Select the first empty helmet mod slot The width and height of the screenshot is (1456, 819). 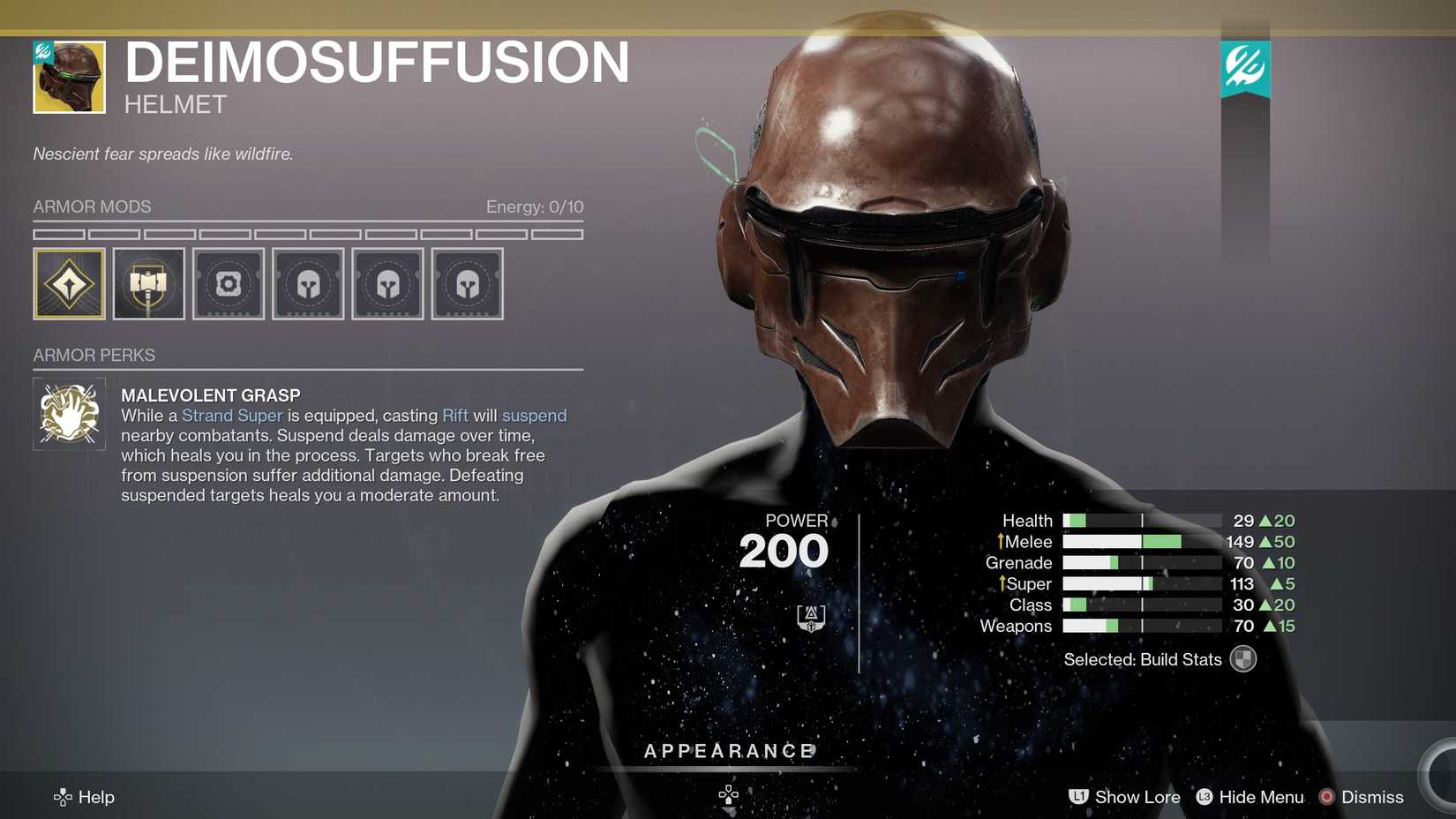pyautogui.click(x=308, y=283)
